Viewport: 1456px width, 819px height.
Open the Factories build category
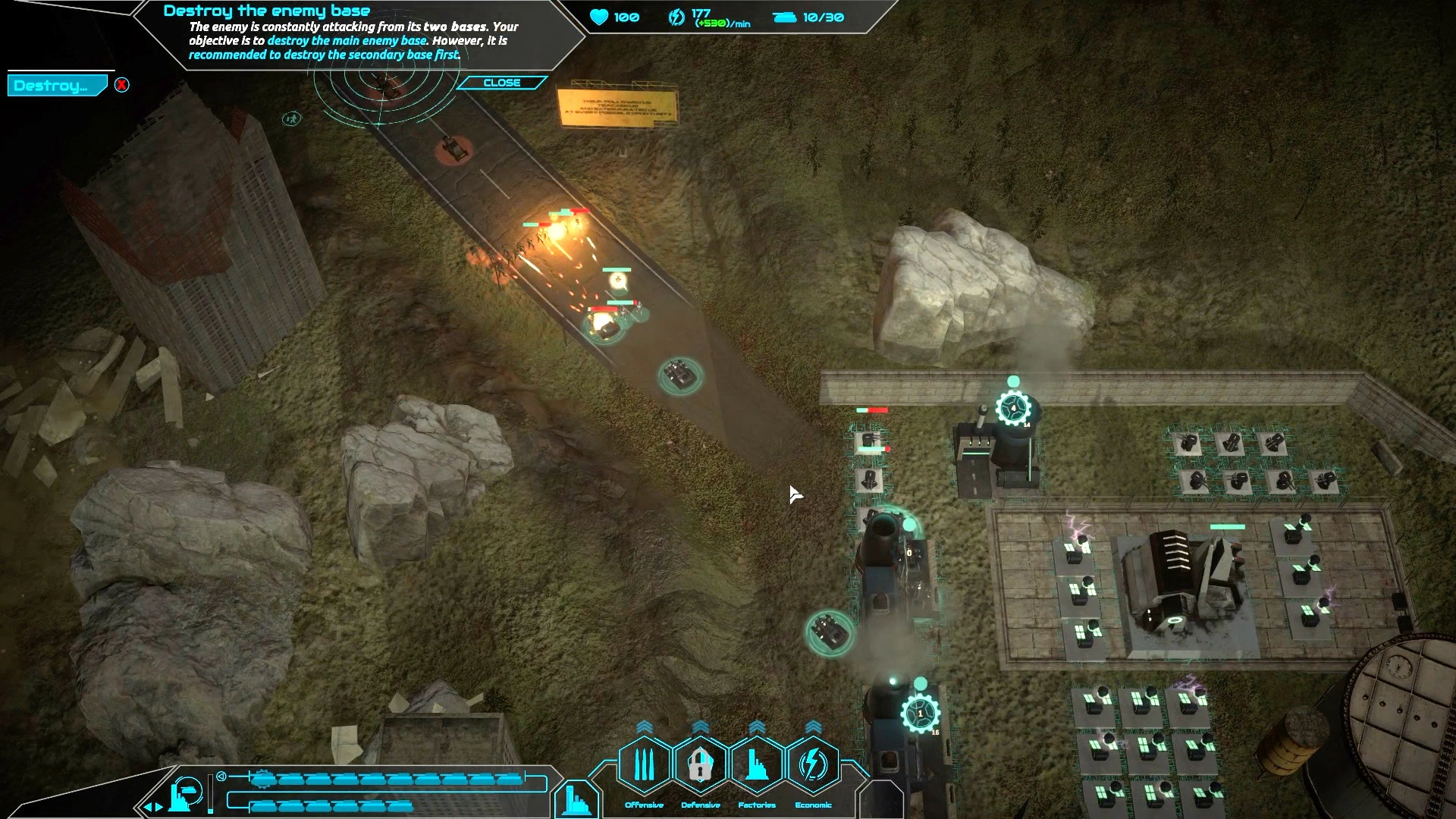point(757,766)
